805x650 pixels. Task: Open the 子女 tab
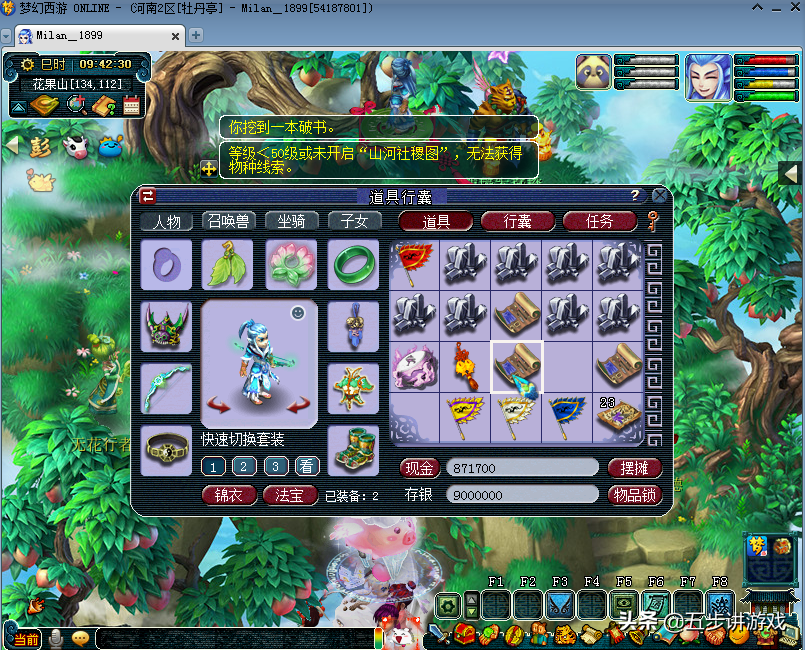354,221
